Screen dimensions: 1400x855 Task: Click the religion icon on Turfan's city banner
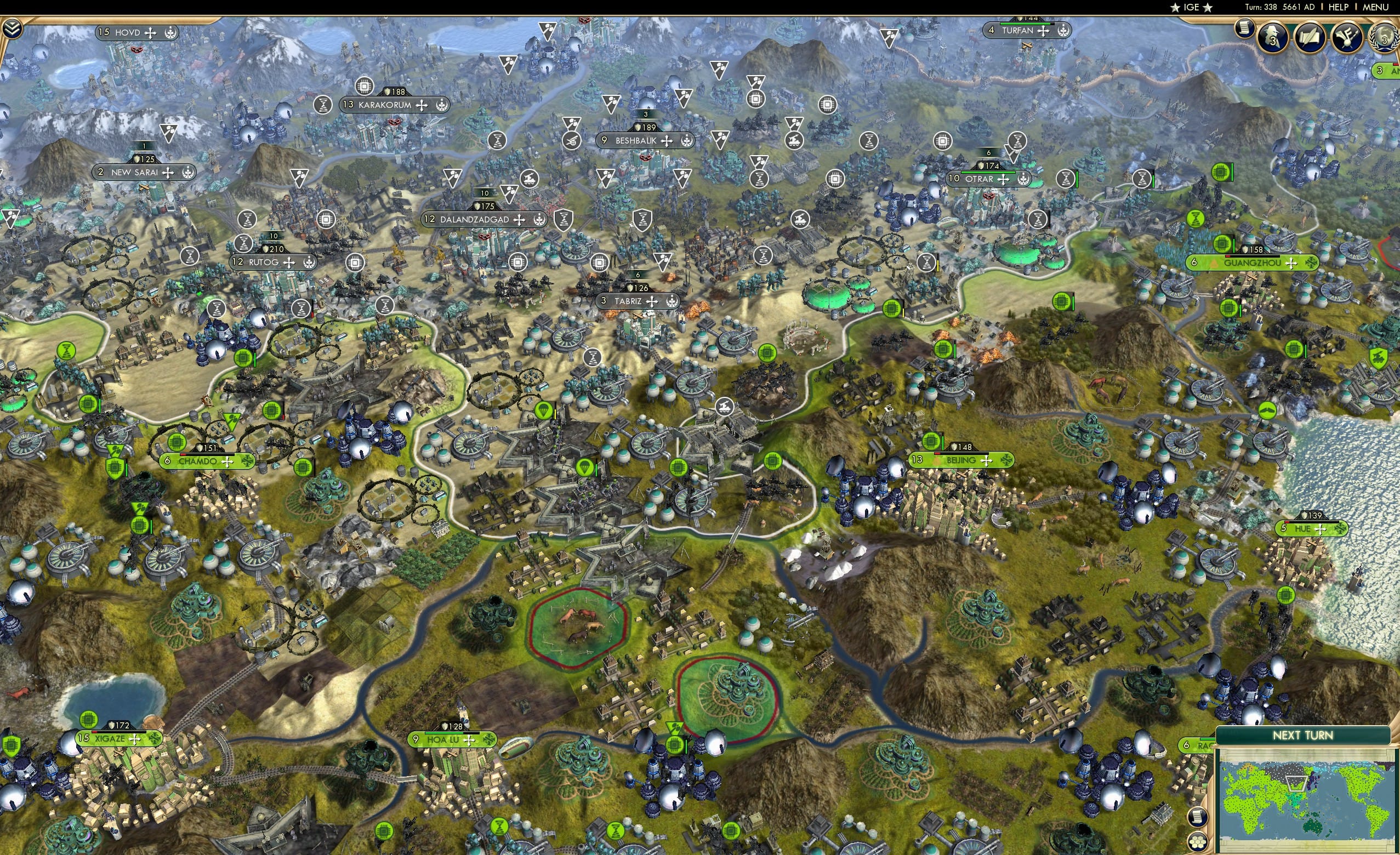pos(1044,32)
